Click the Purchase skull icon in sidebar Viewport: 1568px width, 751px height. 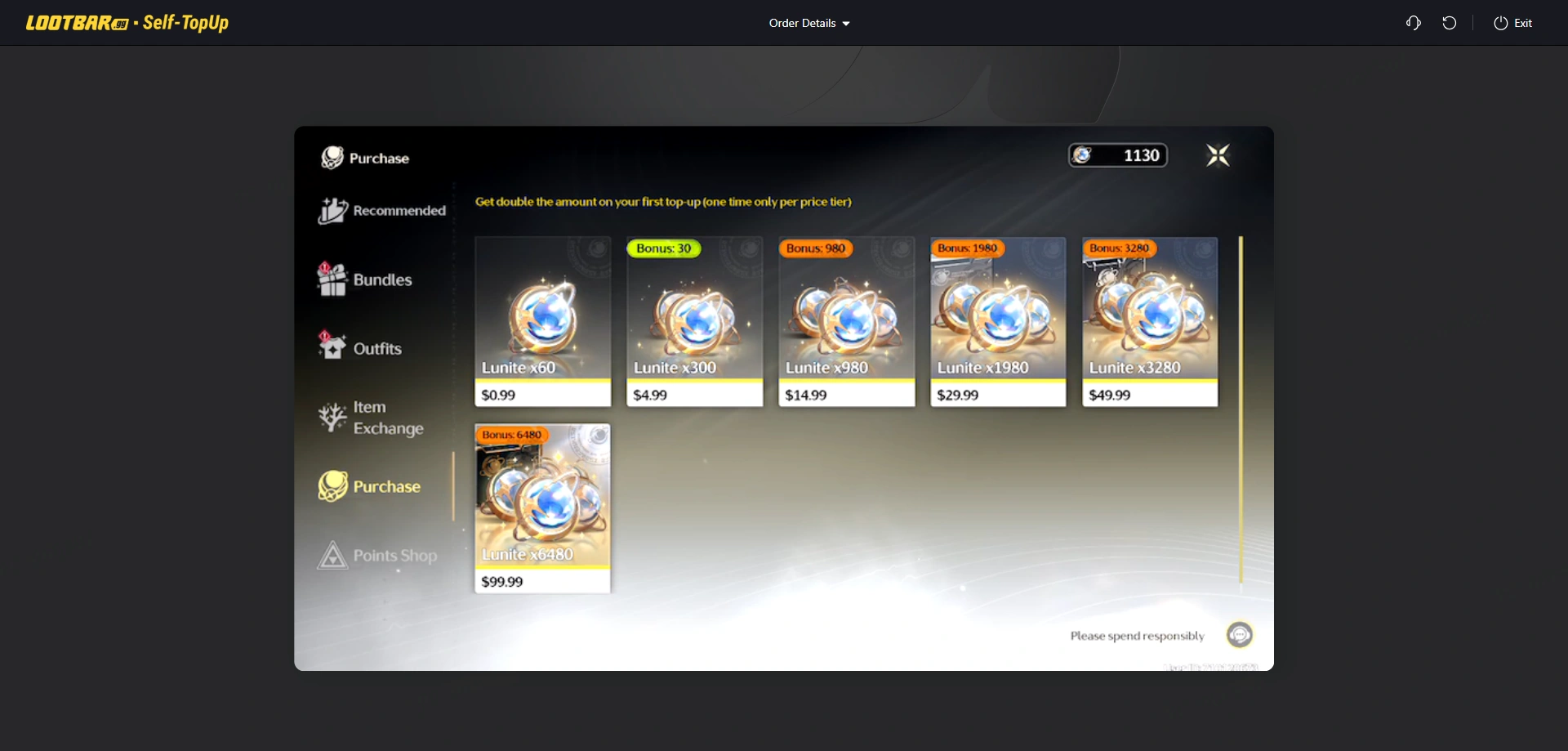click(332, 485)
